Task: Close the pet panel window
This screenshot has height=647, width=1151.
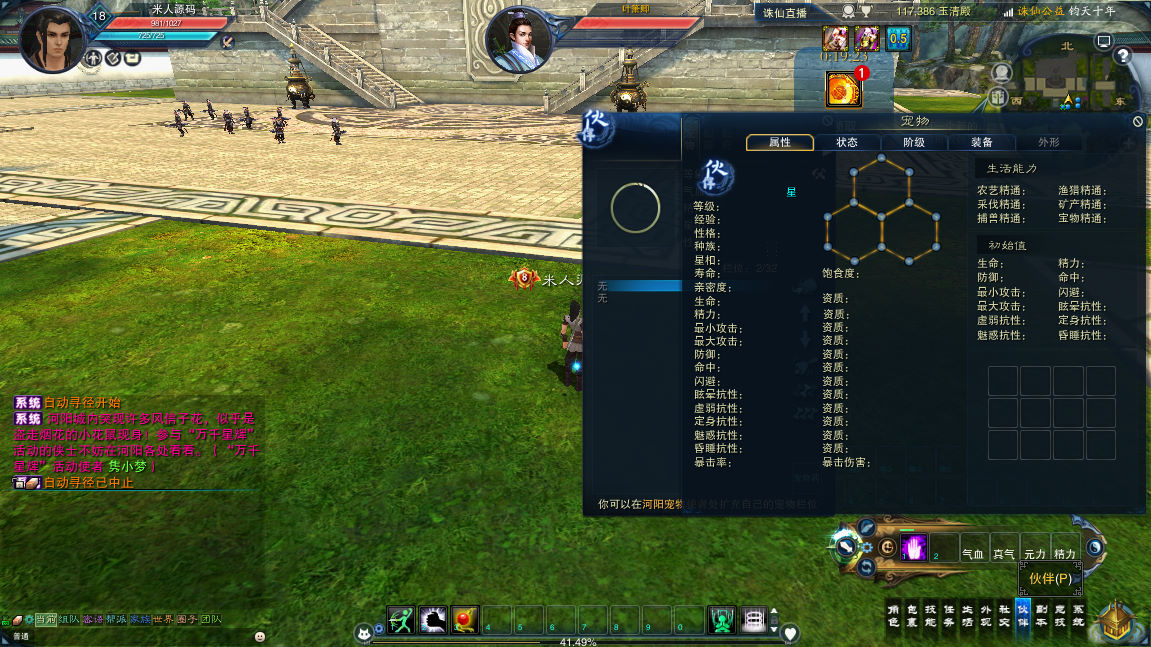Action: click(1137, 121)
